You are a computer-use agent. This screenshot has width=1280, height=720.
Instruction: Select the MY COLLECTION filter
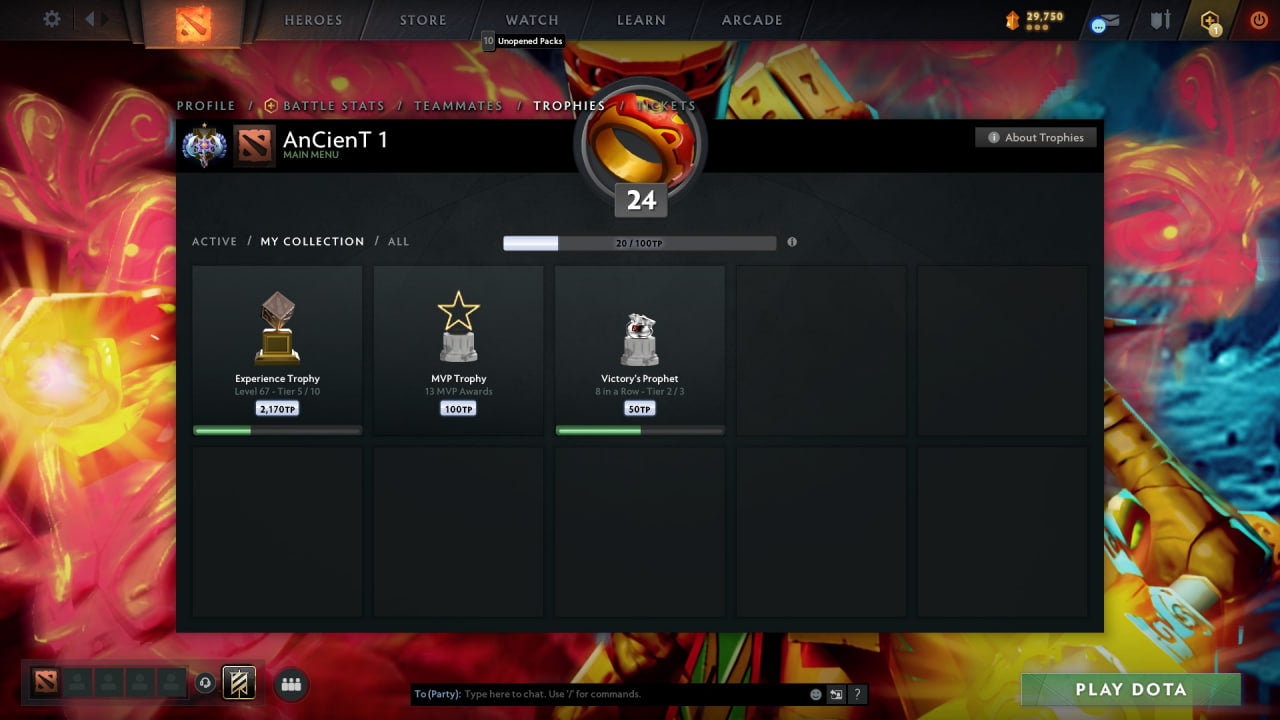(x=310, y=241)
